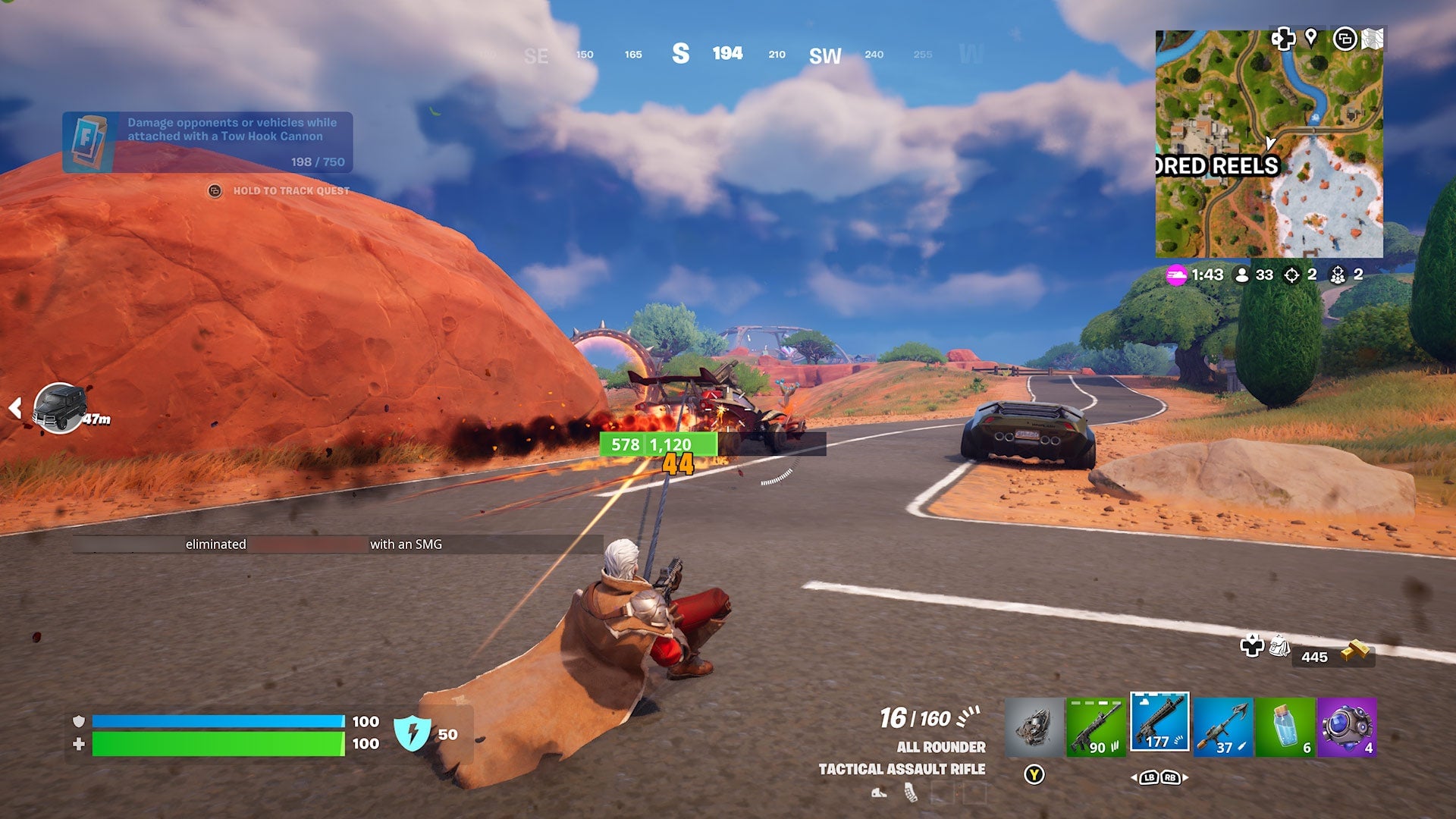Select the Tow Hook Cannon slot
The image size is (1456, 819).
[x=1222, y=726]
